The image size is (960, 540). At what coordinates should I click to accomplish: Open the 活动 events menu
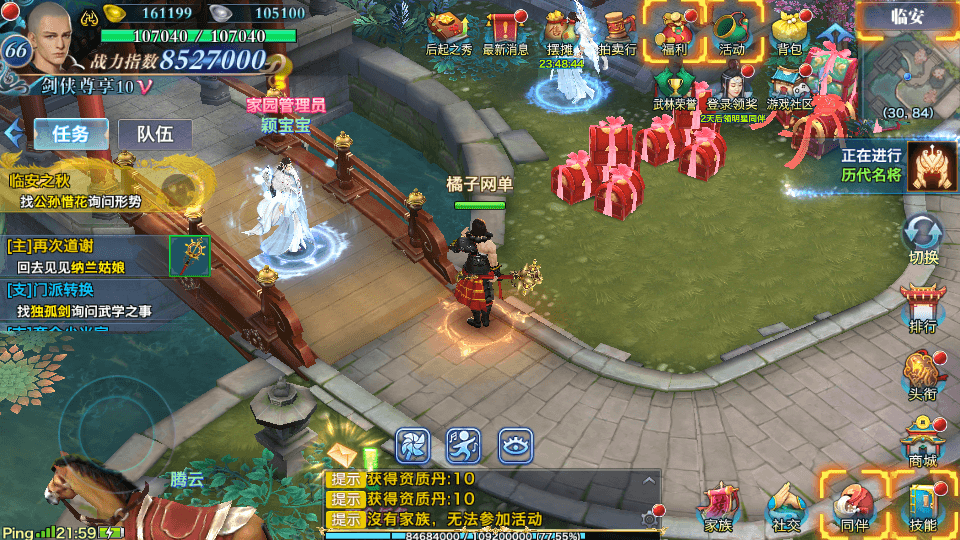pyautogui.click(x=732, y=32)
